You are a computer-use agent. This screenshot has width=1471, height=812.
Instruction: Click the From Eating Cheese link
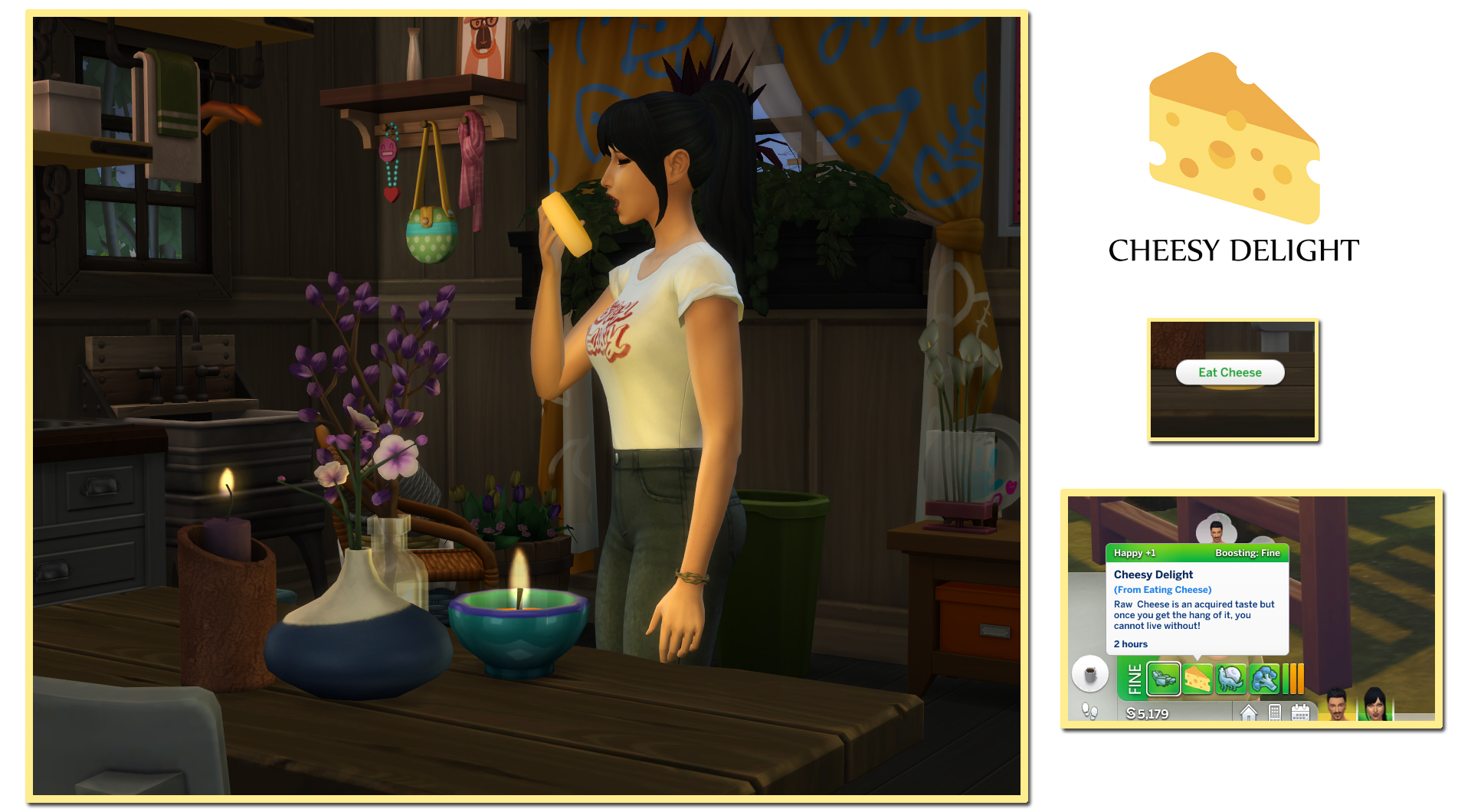coord(1162,589)
